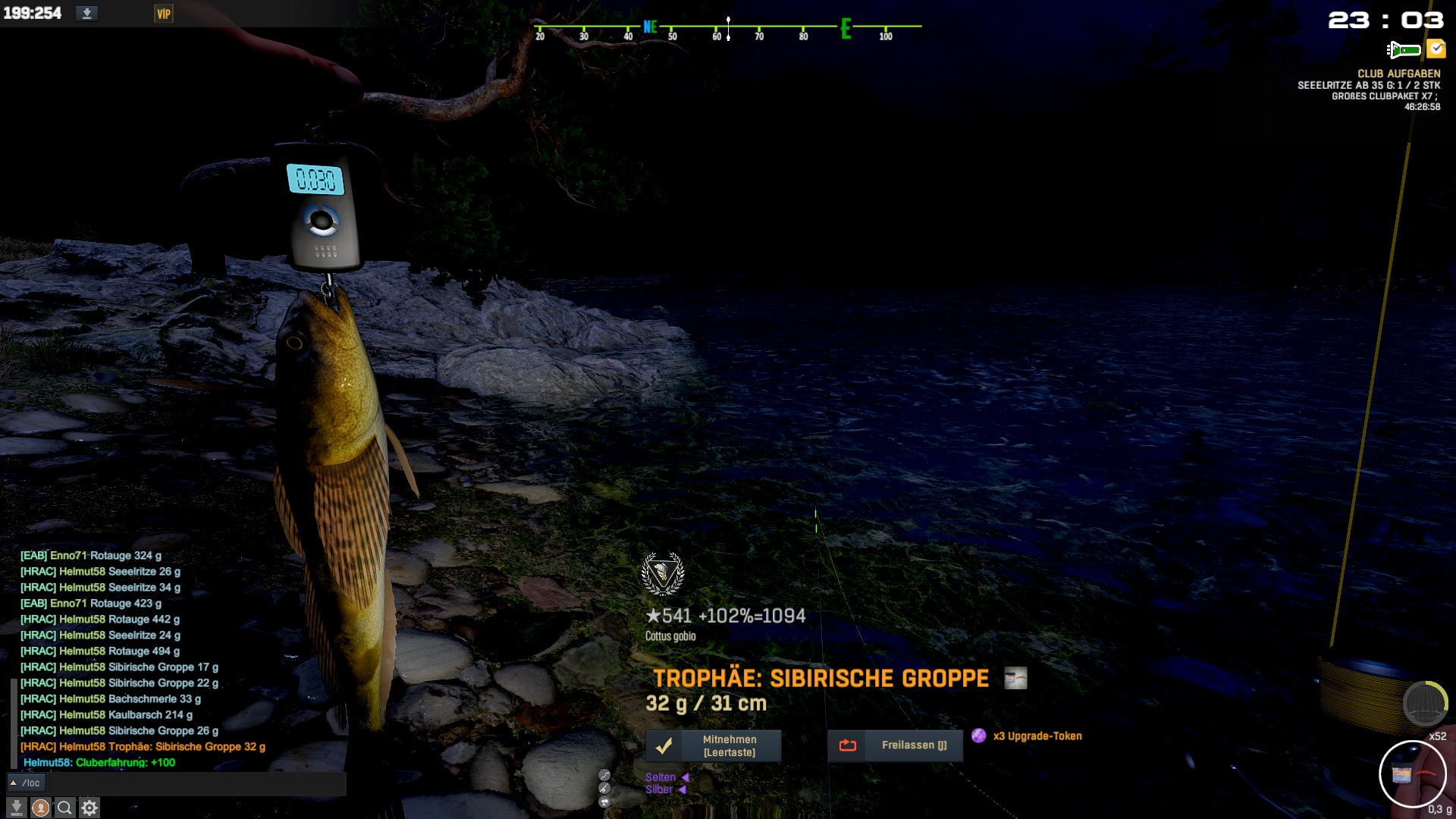Click the orange player profile icon
This screenshot has width=1456, height=819.
(x=41, y=808)
